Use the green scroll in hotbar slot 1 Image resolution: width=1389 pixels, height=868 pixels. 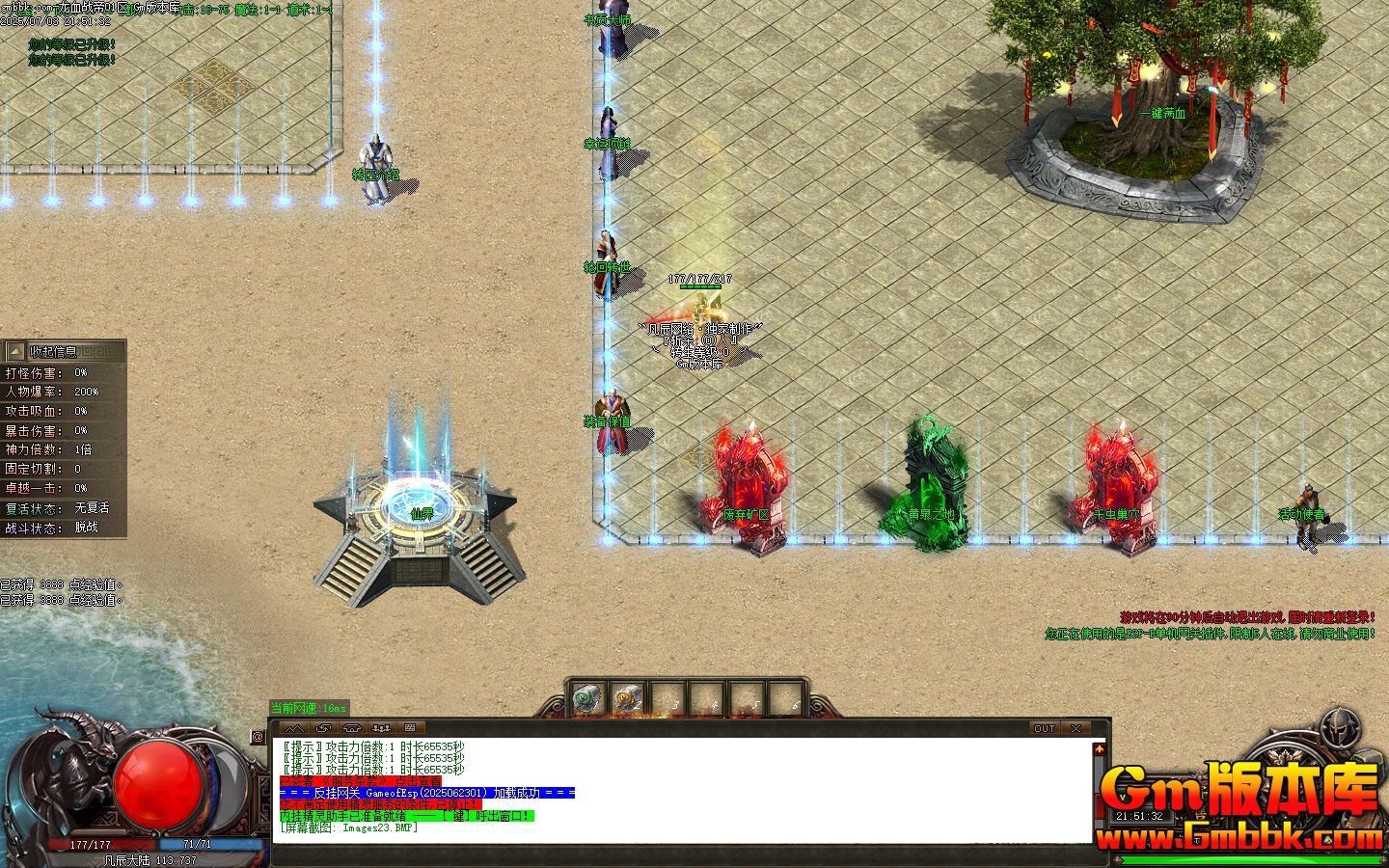(587, 697)
